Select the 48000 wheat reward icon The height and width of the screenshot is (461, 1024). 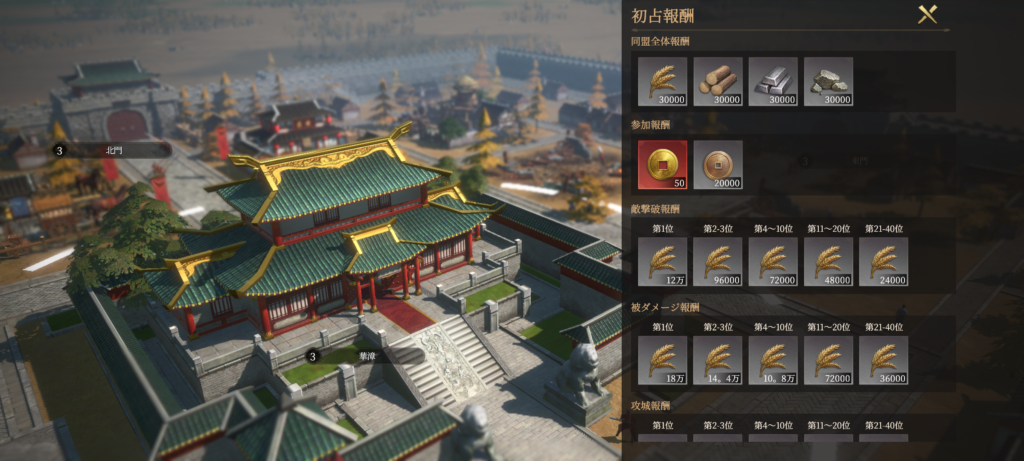point(828,262)
